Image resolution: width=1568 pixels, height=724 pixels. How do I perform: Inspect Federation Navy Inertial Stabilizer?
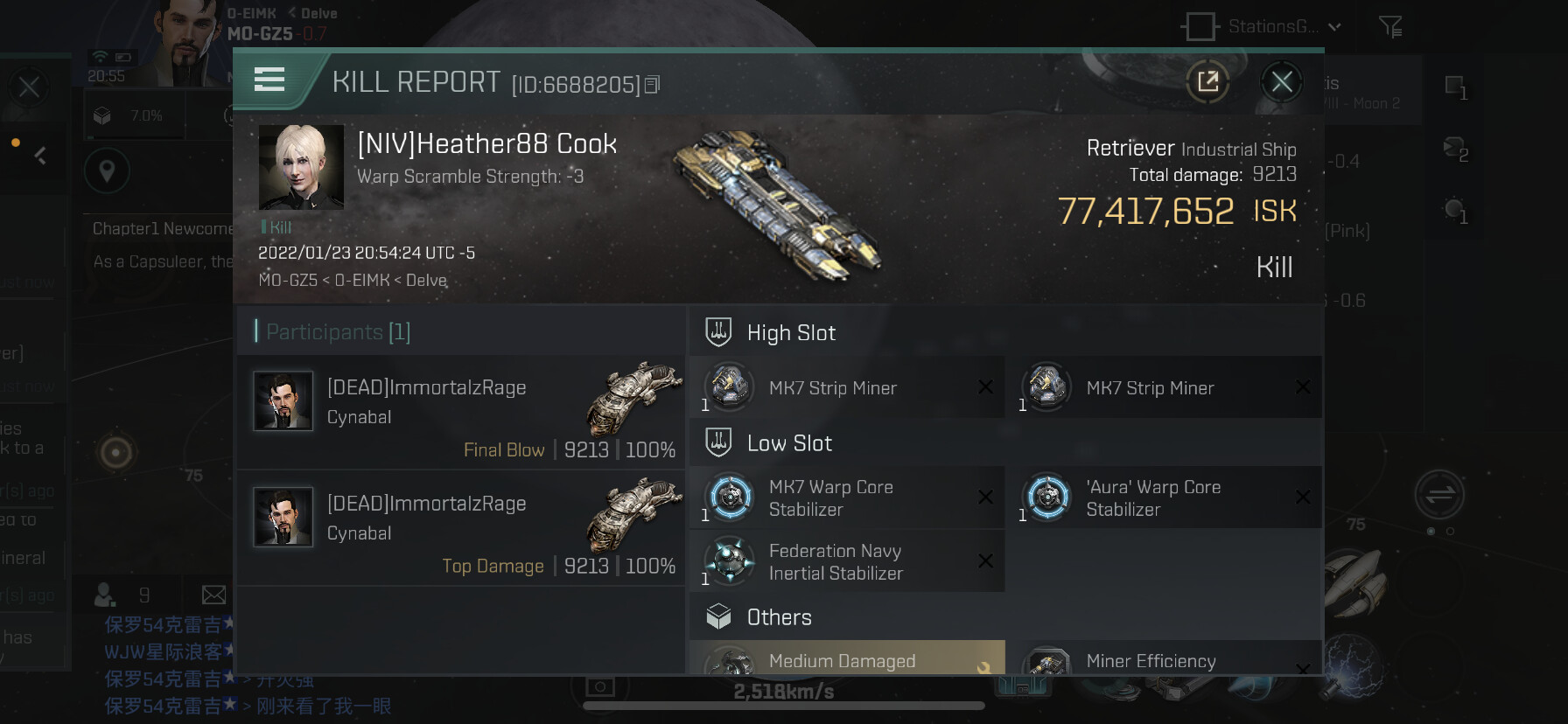pos(846,561)
